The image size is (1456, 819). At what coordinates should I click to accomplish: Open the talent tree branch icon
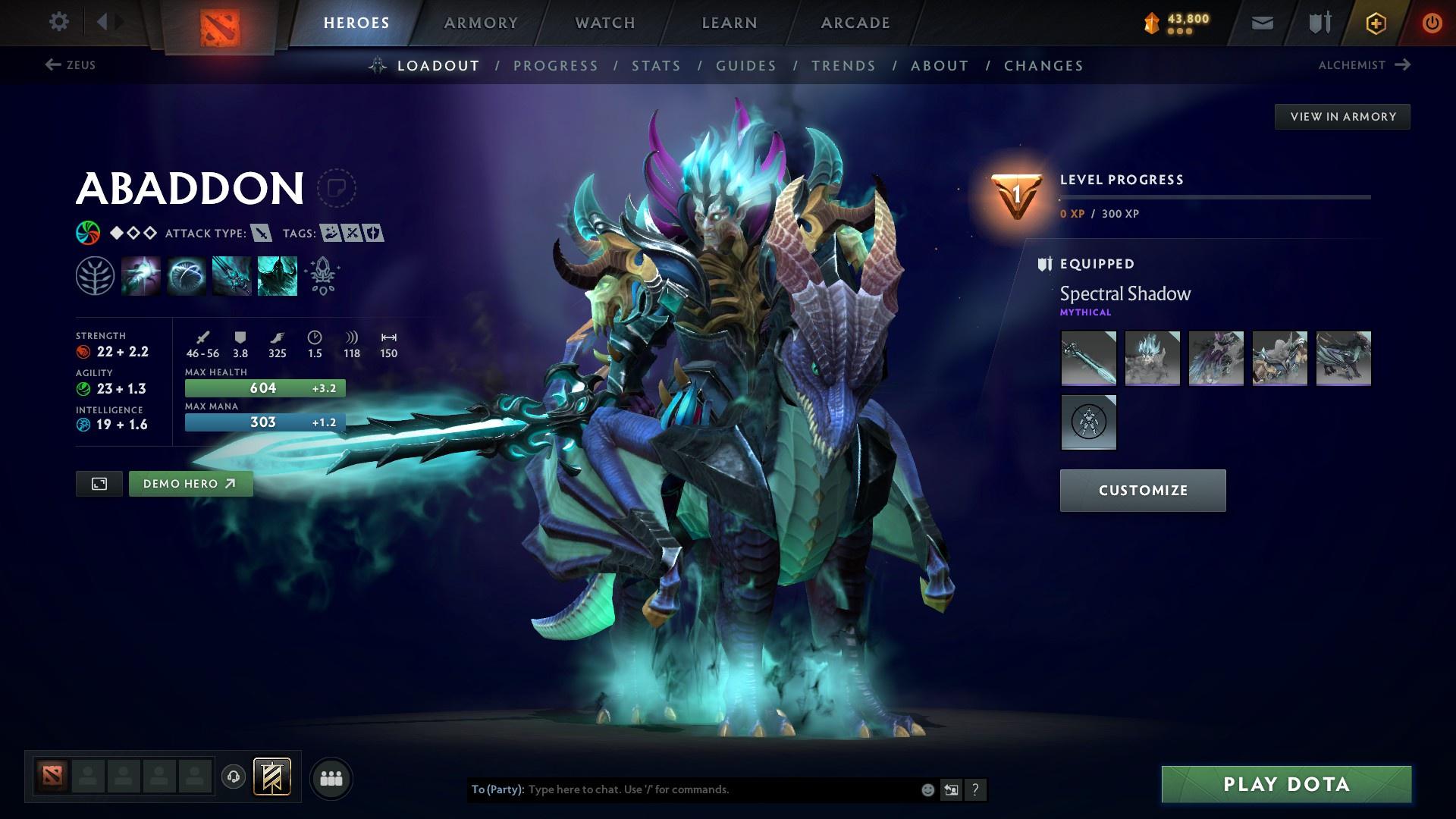pyautogui.click(x=95, y=275)
